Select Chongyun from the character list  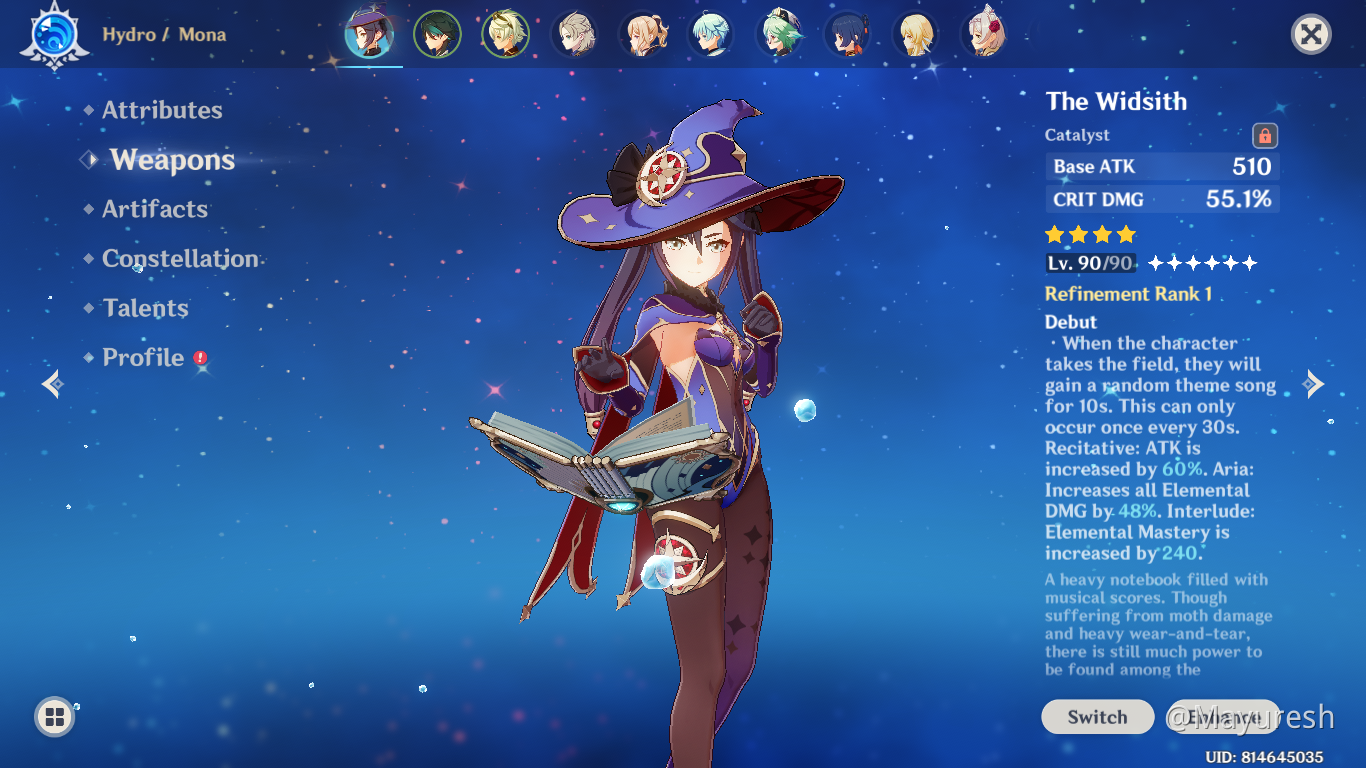(x=711, y=33)
